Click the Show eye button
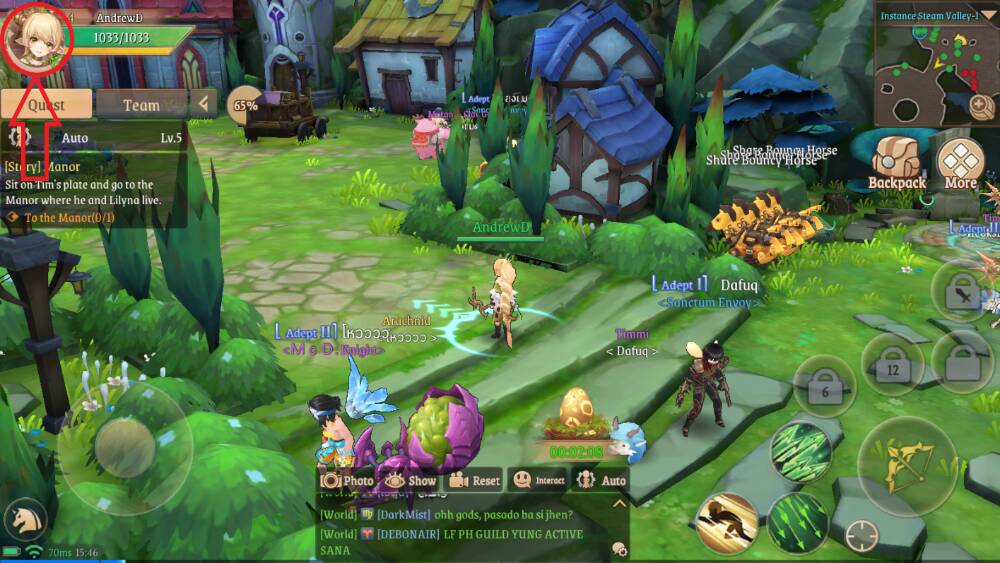The width and height of the screenshot is (1000, 563). [x=410, y=481]
